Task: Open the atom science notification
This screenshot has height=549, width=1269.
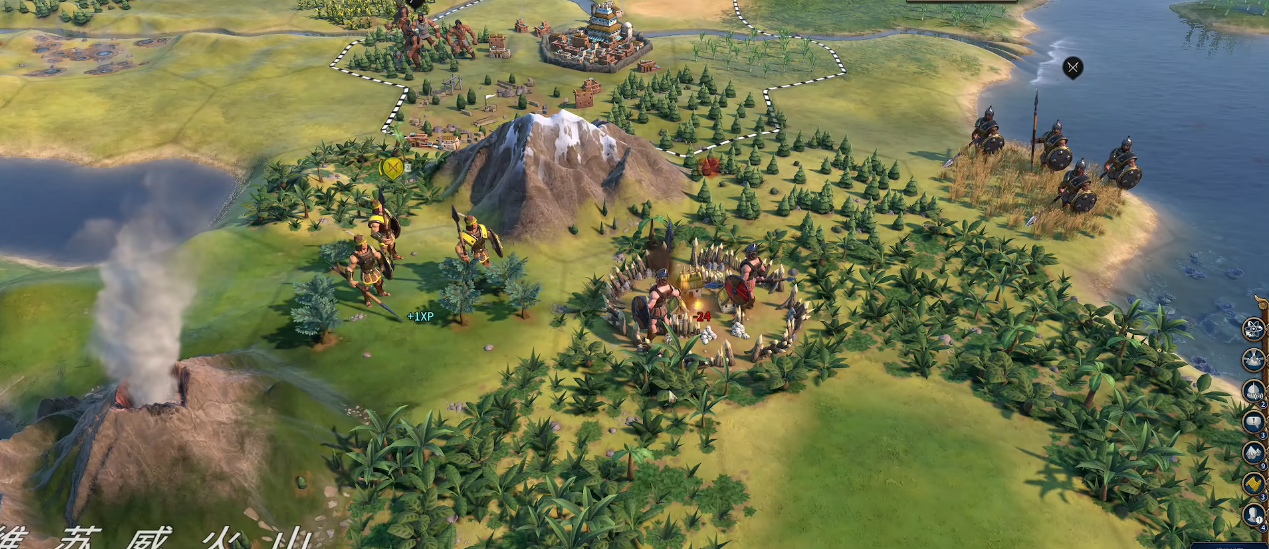Action: coord(1253,328)
